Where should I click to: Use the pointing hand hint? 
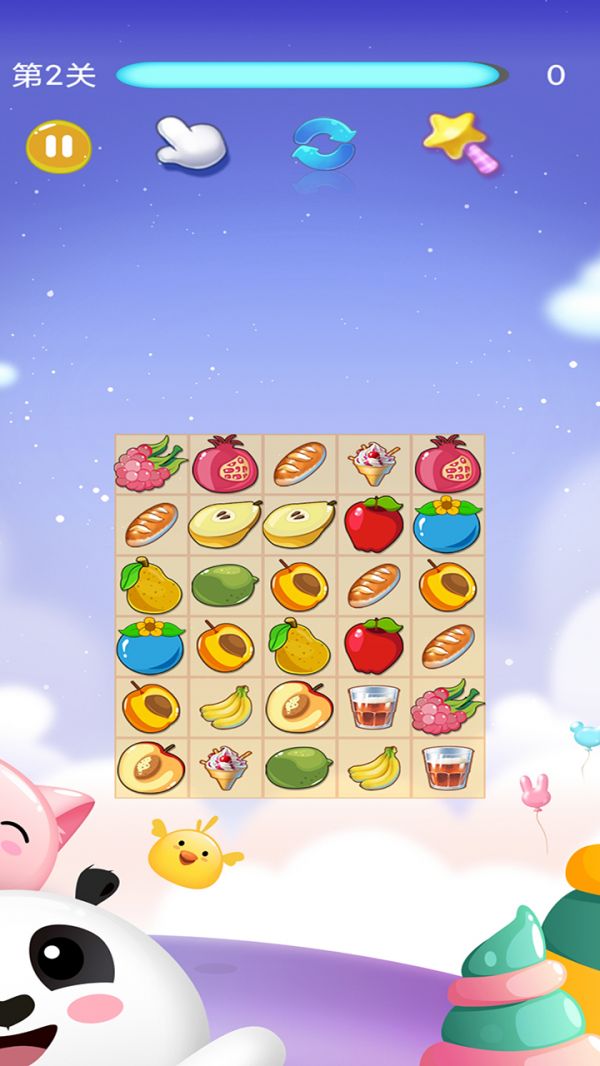pos(191,143)
